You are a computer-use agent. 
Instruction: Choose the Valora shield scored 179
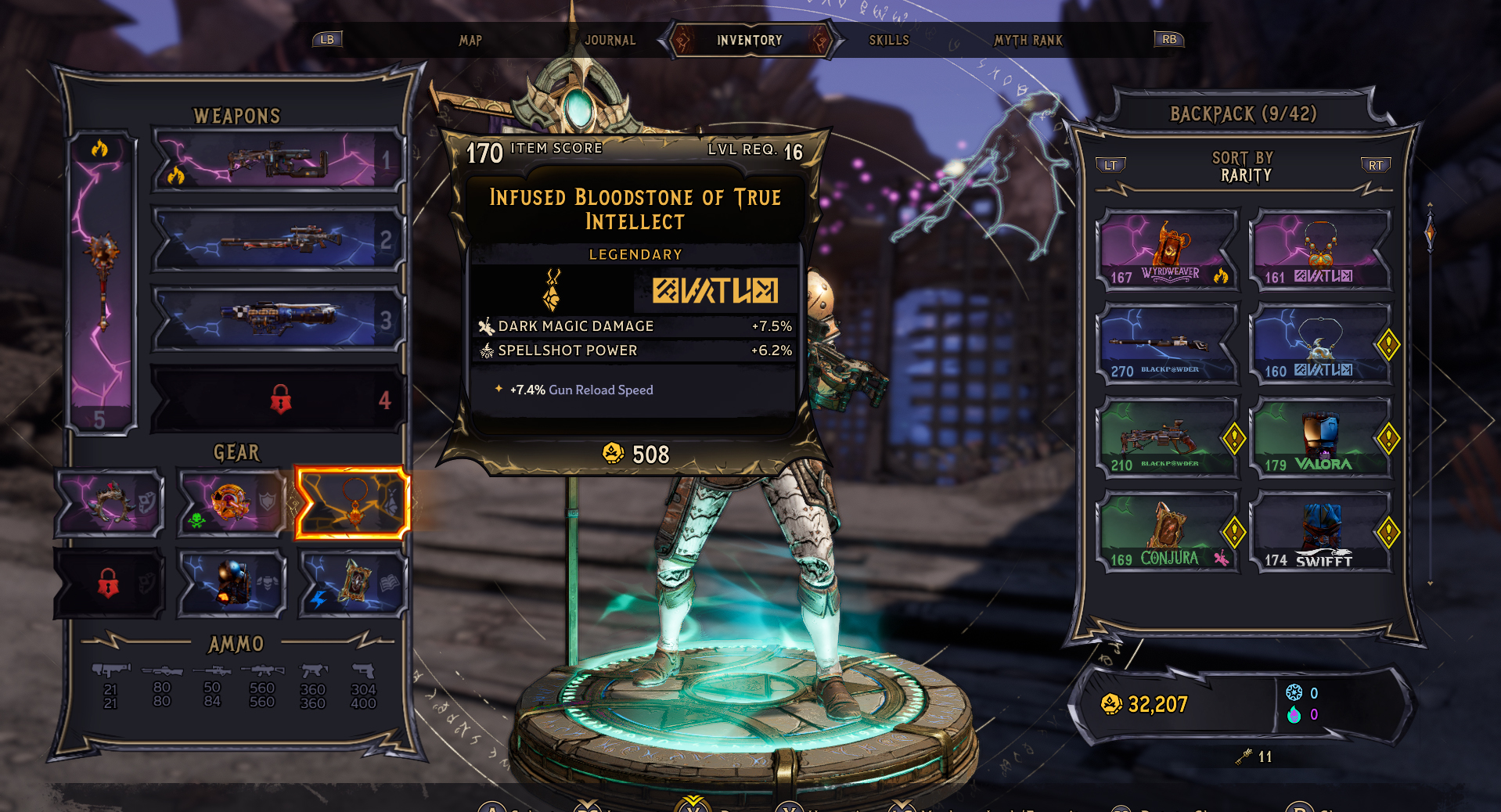[1320, 438]
